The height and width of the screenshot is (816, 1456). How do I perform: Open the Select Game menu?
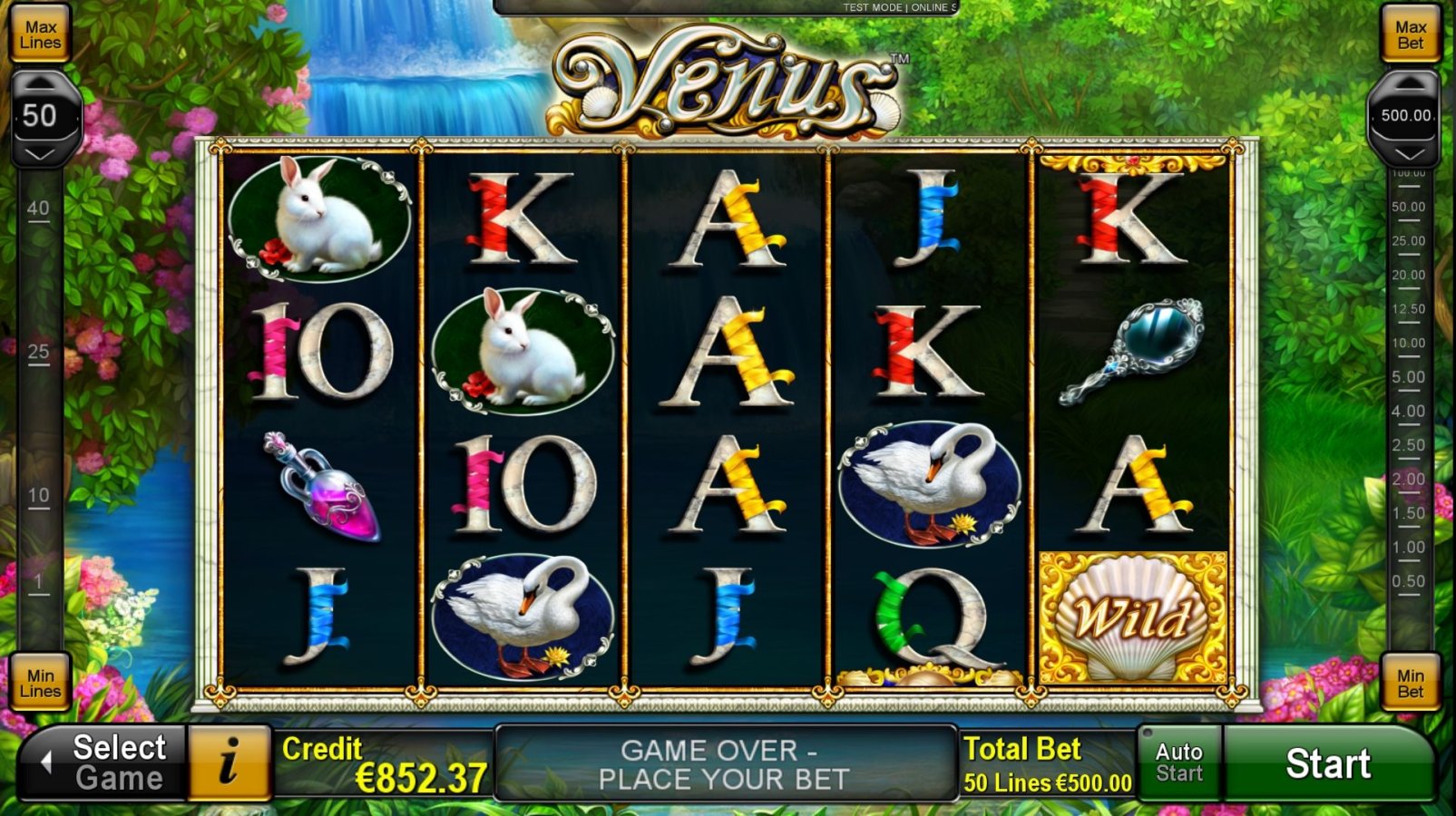coord(118,762)
